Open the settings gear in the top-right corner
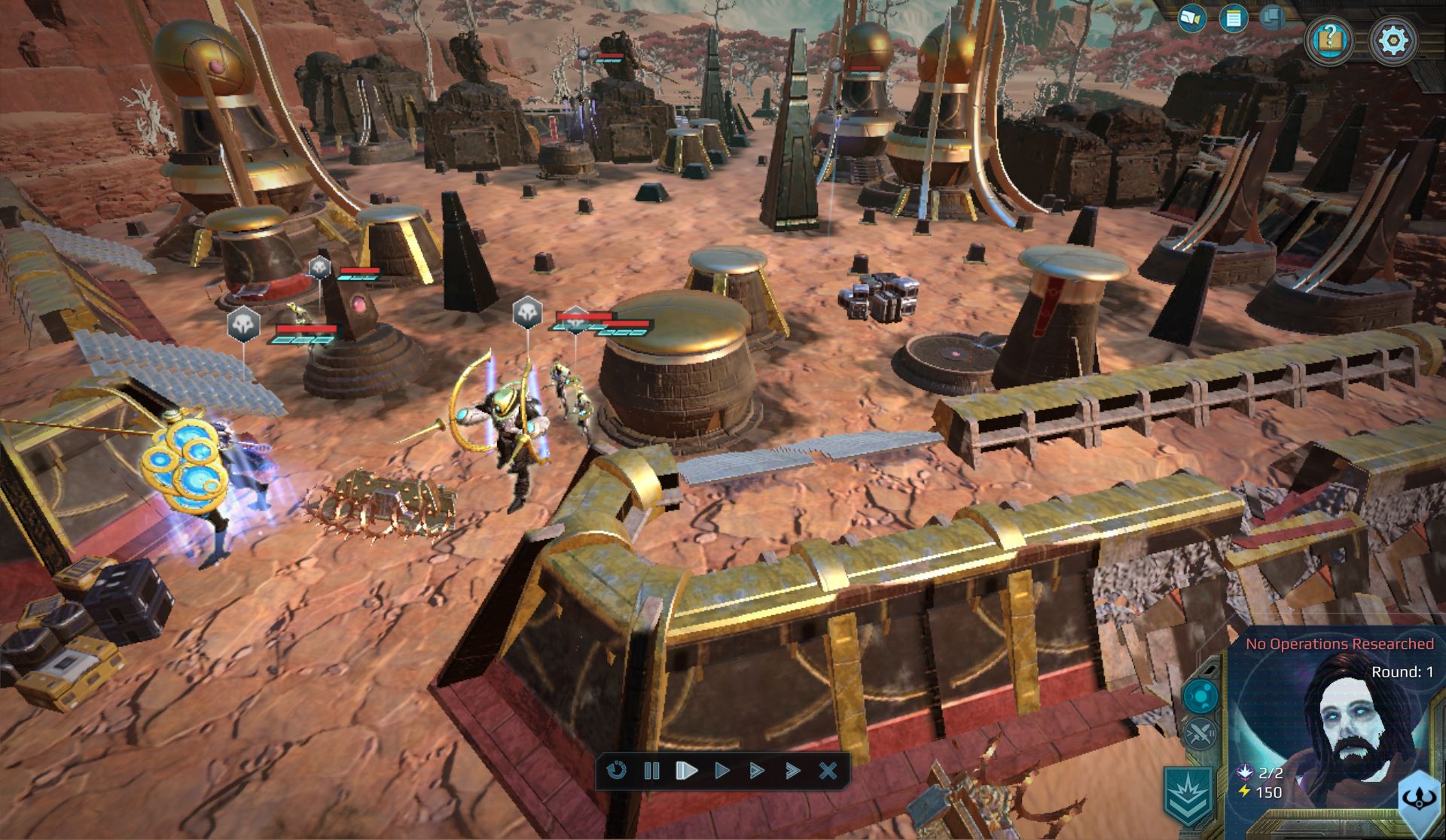Viewport: 1446px width, 840px height. point(1393,38)
